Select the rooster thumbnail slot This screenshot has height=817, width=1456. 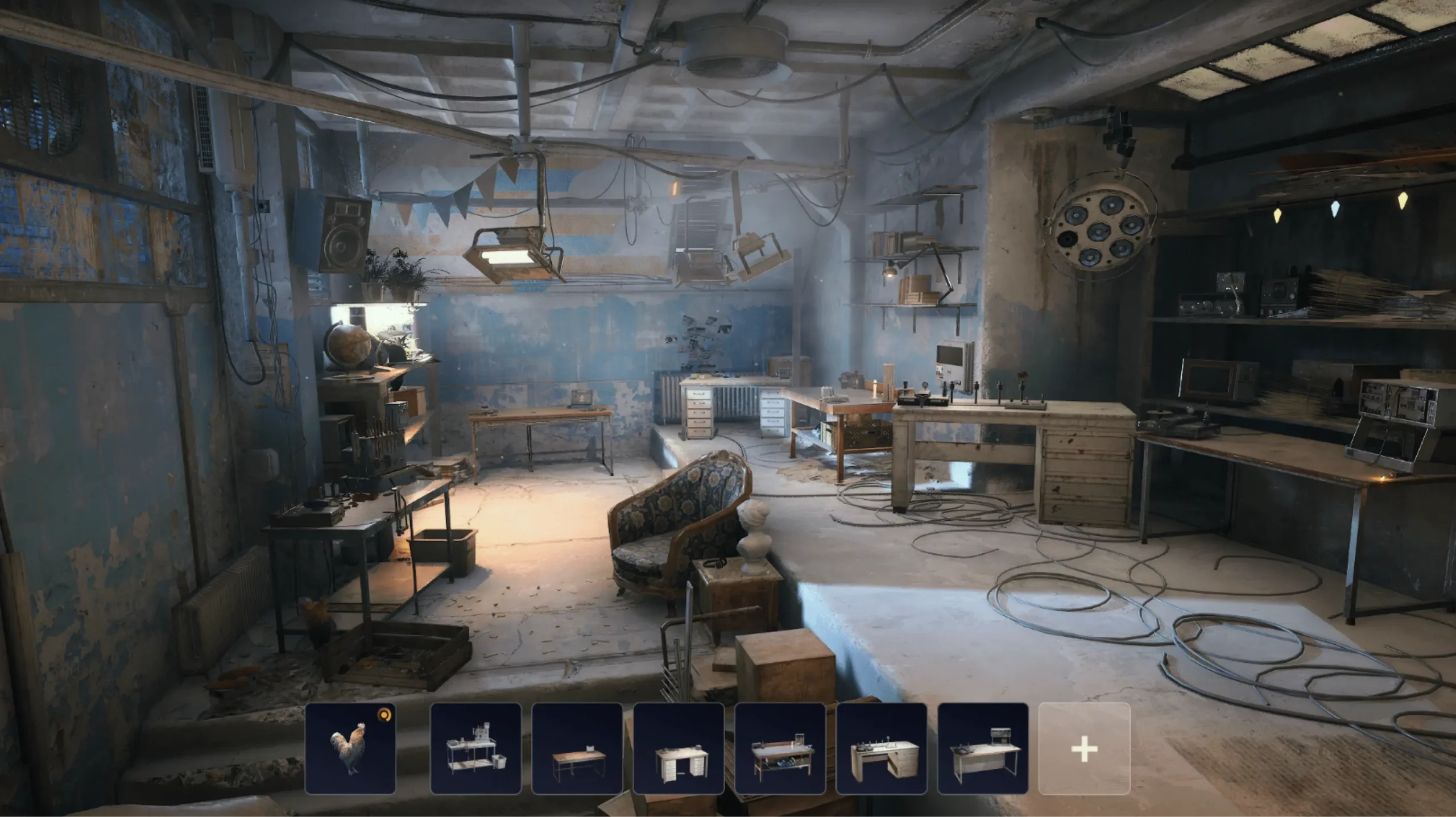point(350,748)
